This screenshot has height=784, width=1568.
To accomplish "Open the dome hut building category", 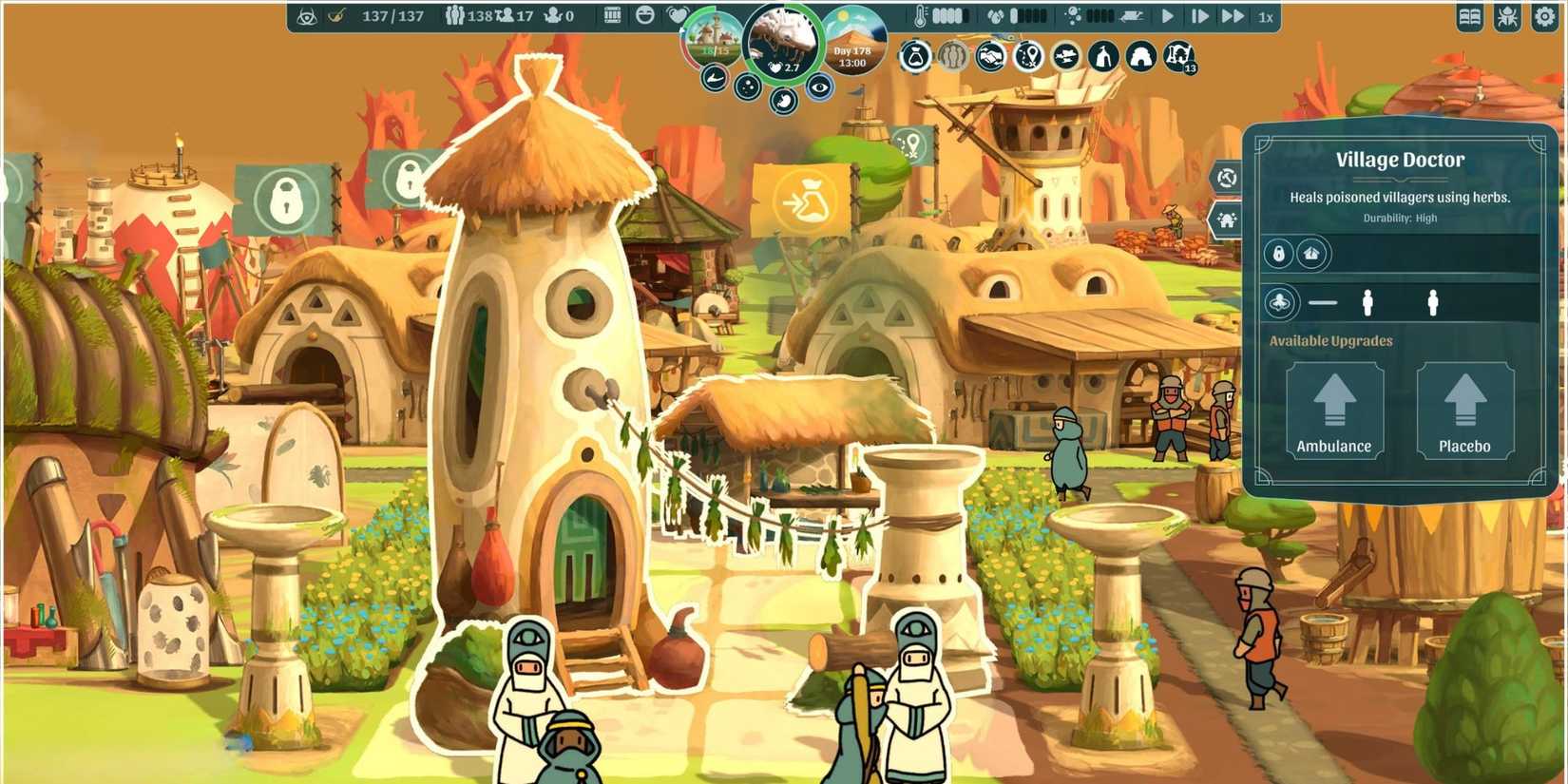I will tap(1140, 57).
